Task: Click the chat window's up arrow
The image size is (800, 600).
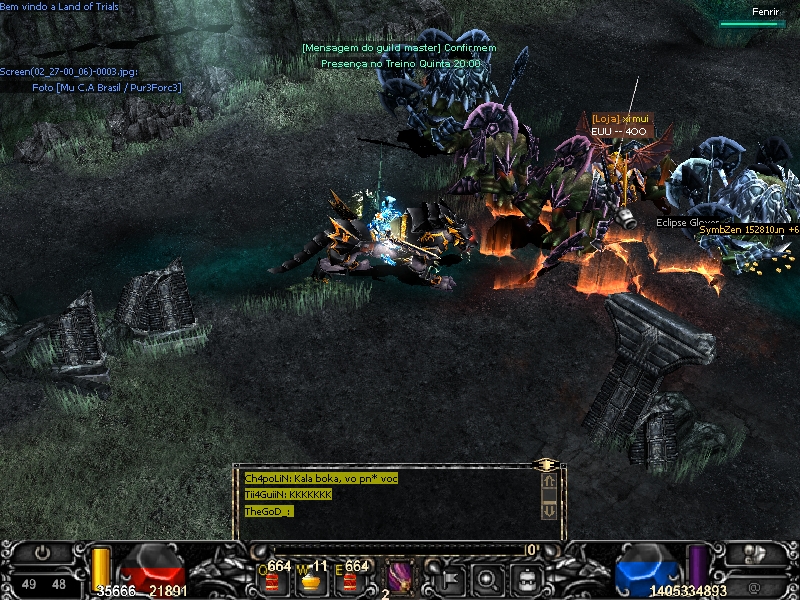Action: pyautogui.click(x=548, y=482)
